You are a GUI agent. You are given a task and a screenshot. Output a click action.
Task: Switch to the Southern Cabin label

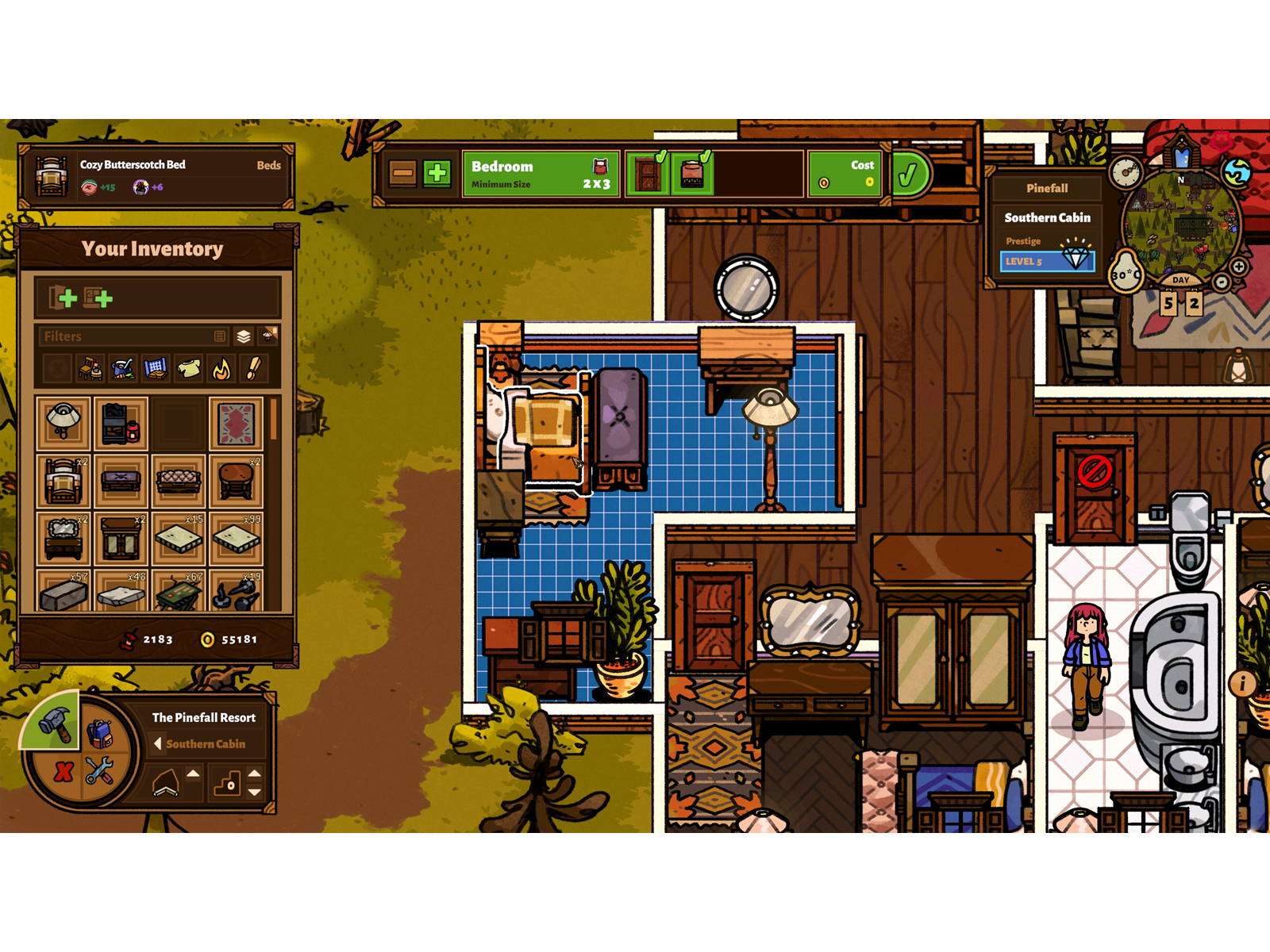206,744
